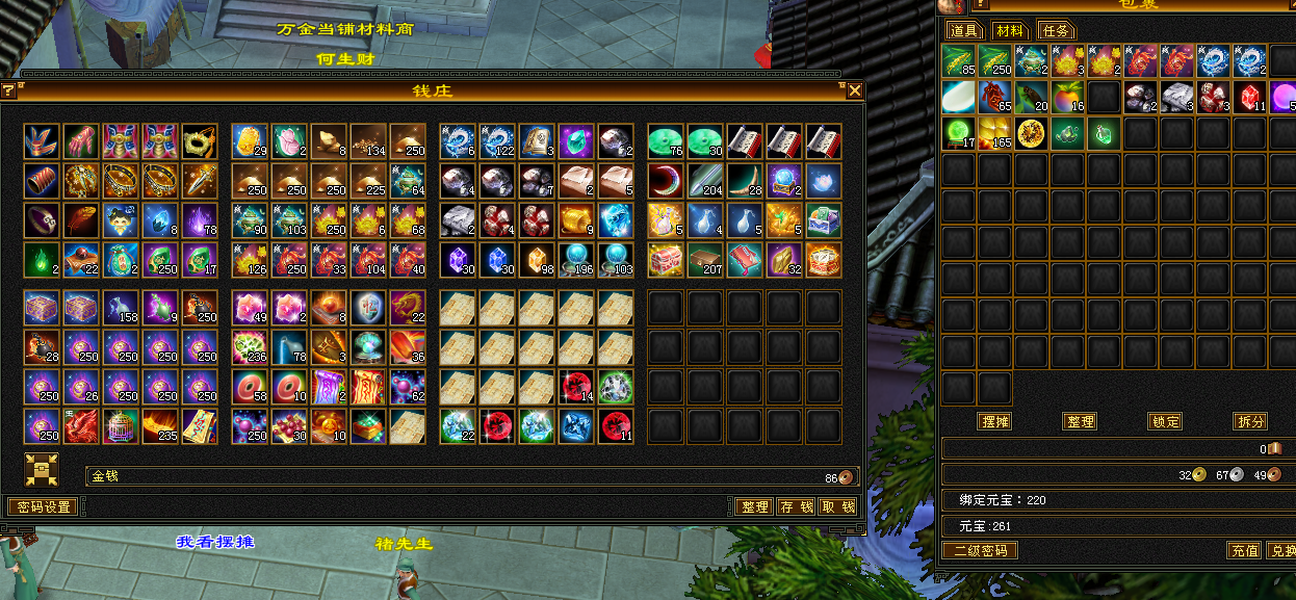
Task: Click the 充值 recharge button
Action: tap(1244, 550)
